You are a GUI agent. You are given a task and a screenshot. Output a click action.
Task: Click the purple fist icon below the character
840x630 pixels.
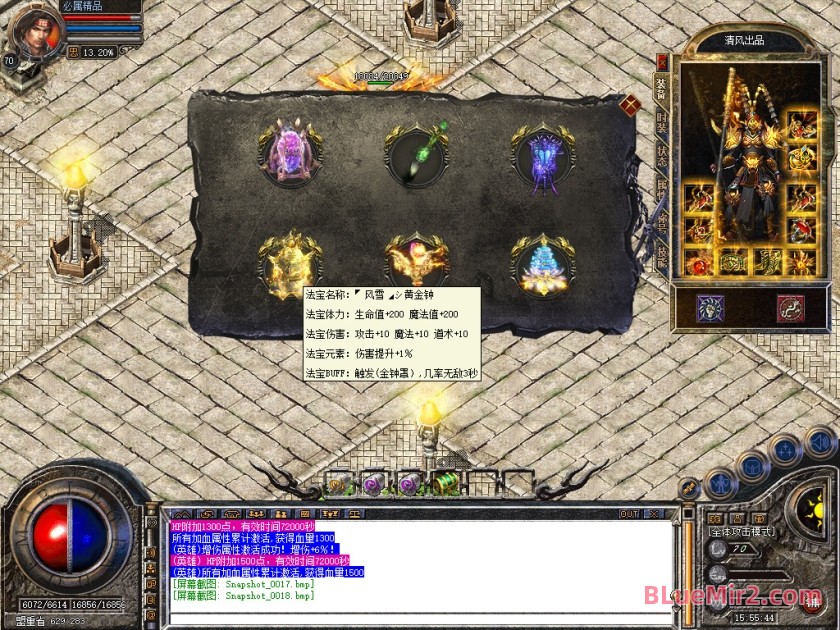711,308
